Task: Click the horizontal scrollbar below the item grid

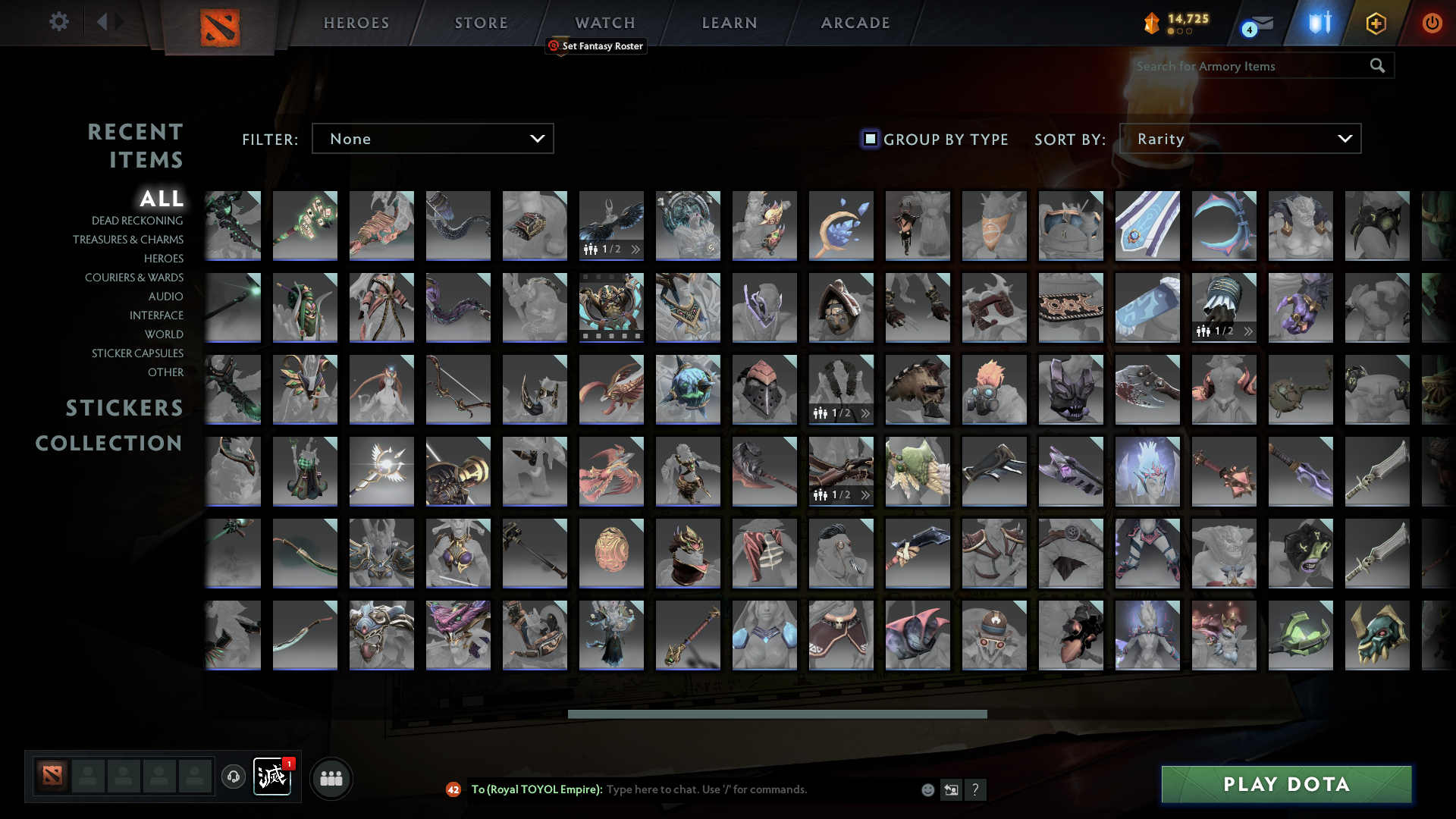Action: click(777, 713)
